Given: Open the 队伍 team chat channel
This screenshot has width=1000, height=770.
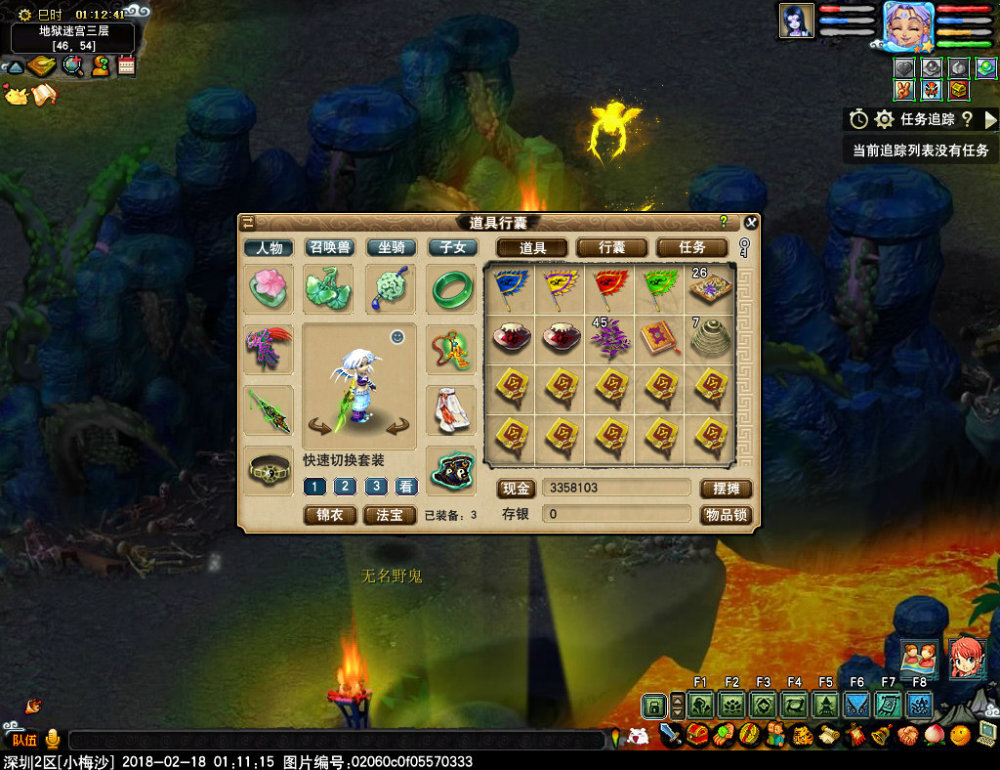Looking at the screenshot, I should point(24,740).
